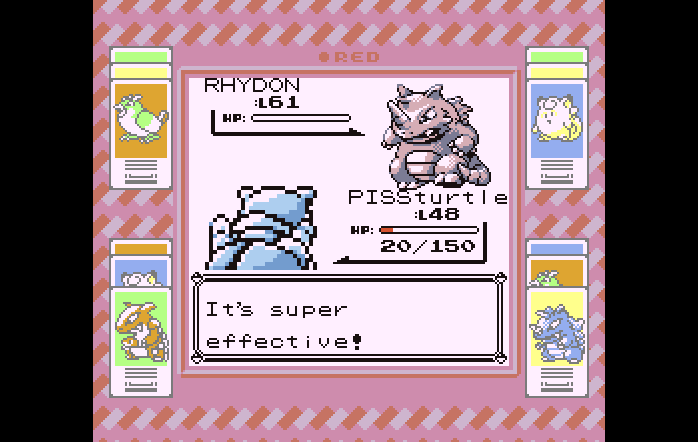Pick the Clefable card with the blue background
698x442 pixels.
coord(556,120)
